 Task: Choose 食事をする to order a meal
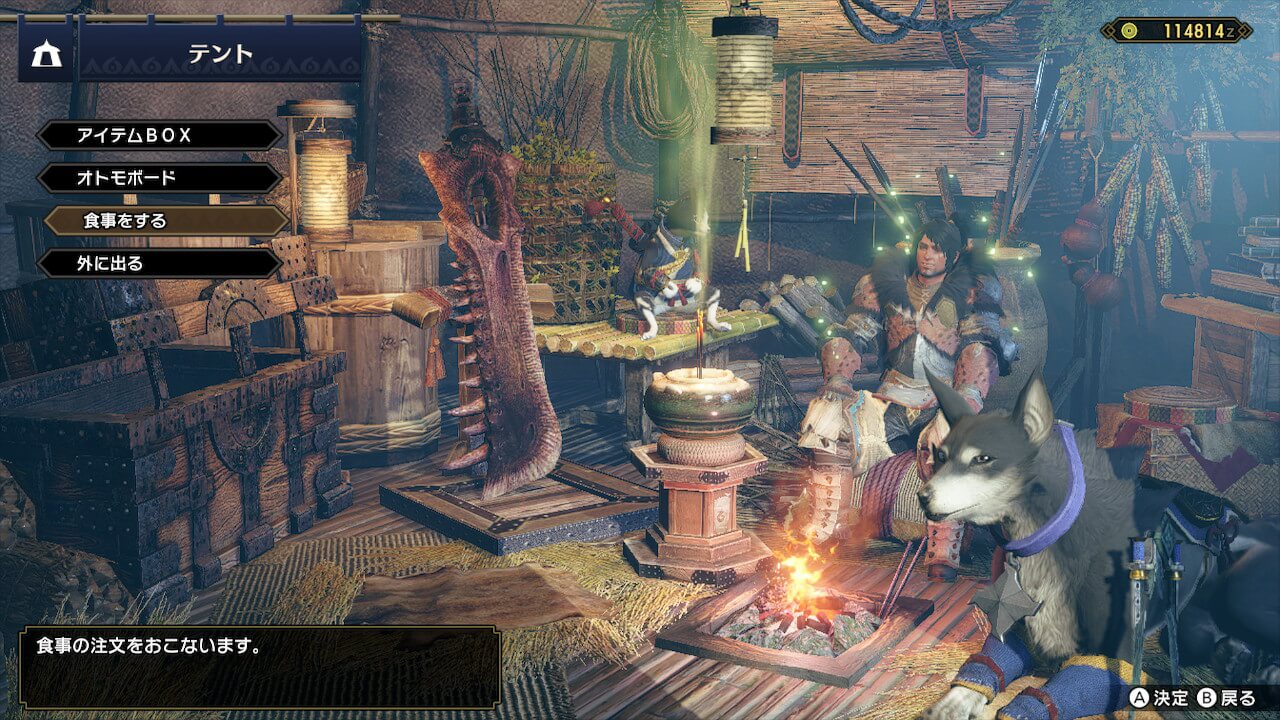click(166, 221)
